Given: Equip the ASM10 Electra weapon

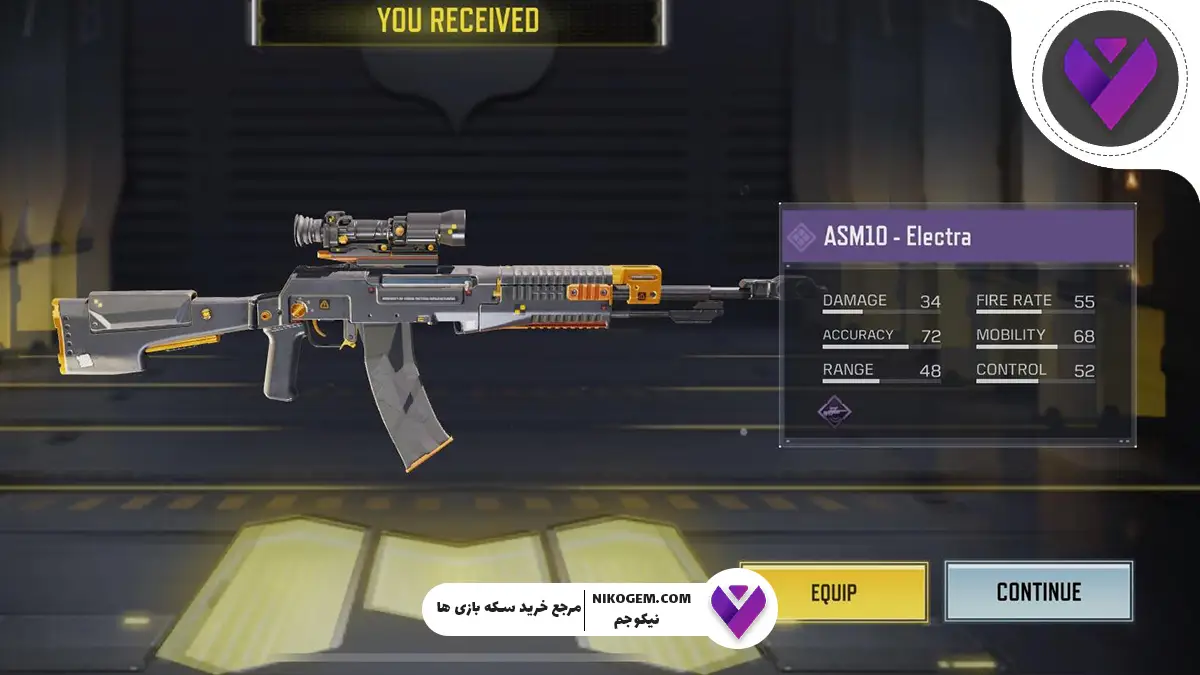Looking at the screenshot, I should pyautogui.click(x=834, y=592).
